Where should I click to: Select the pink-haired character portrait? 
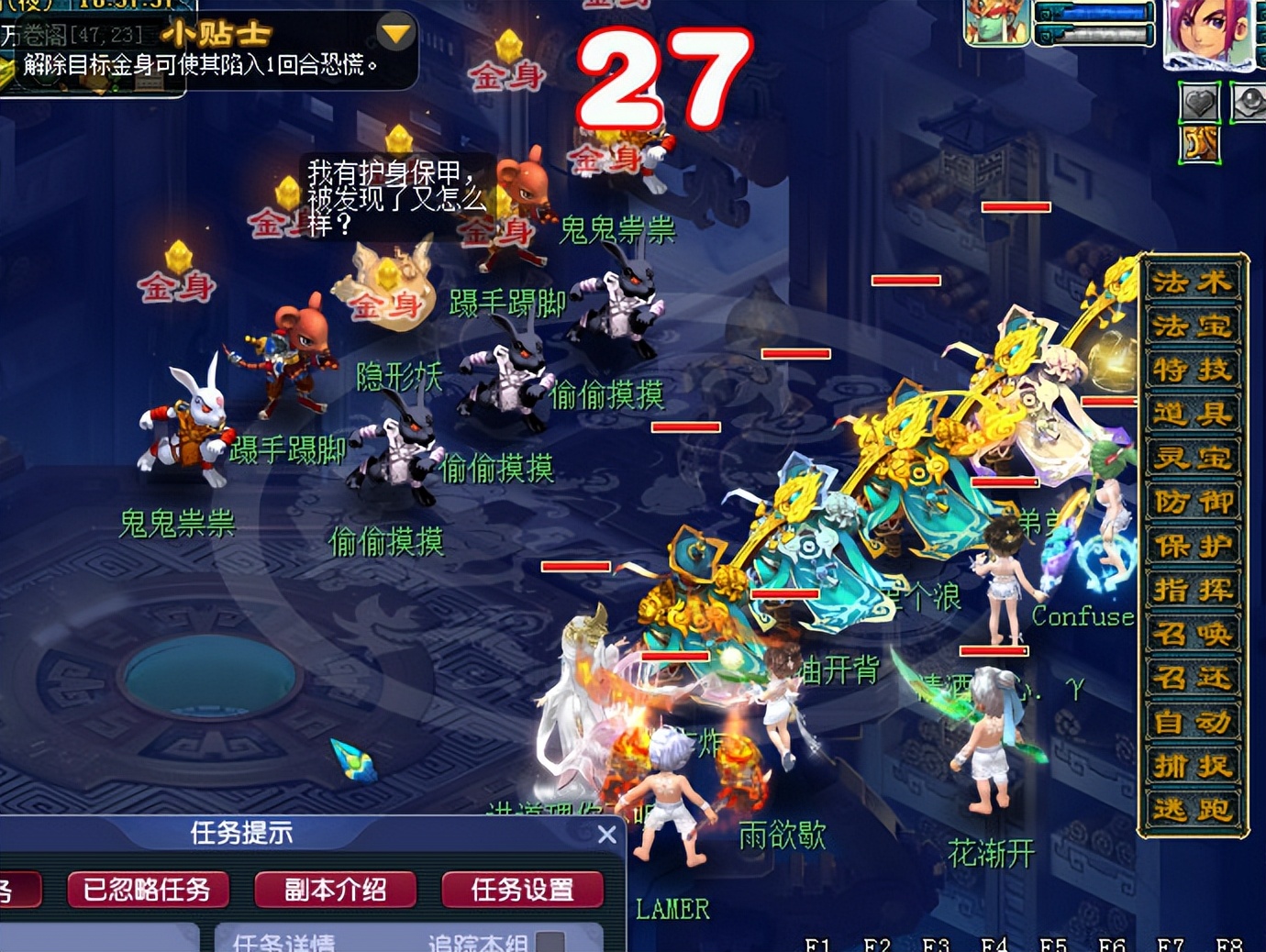click(x=1207, y=33)
